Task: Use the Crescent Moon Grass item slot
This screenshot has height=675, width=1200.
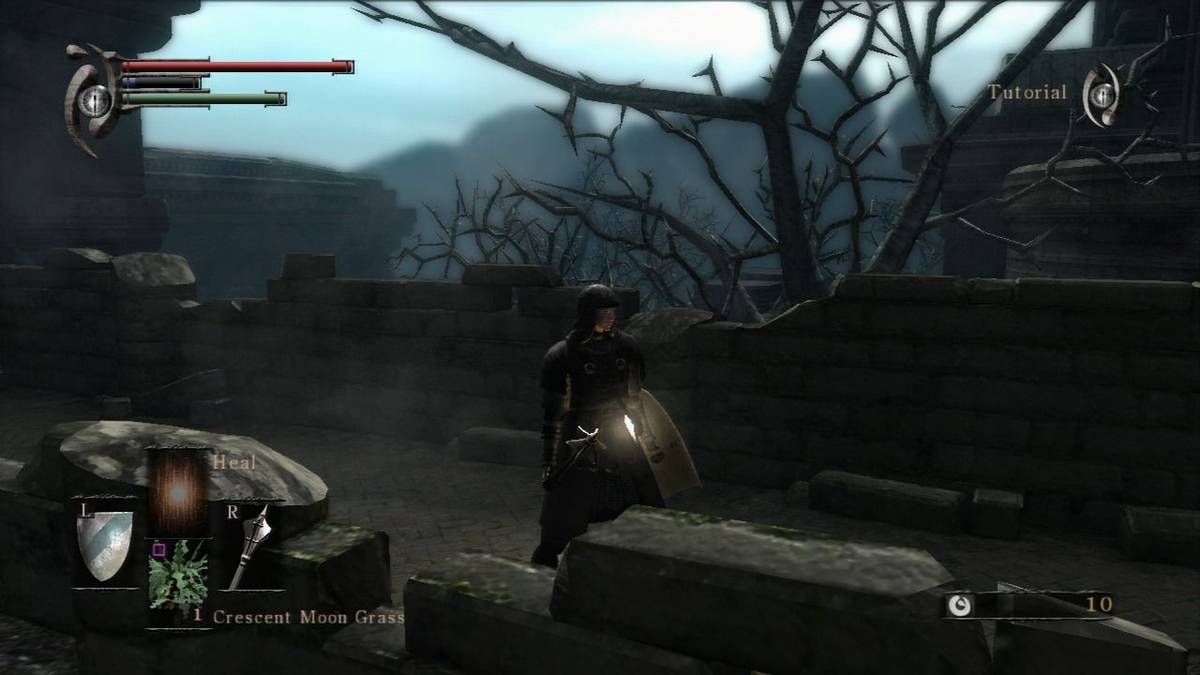Action: pyautogui.click(x=178, y=576)
